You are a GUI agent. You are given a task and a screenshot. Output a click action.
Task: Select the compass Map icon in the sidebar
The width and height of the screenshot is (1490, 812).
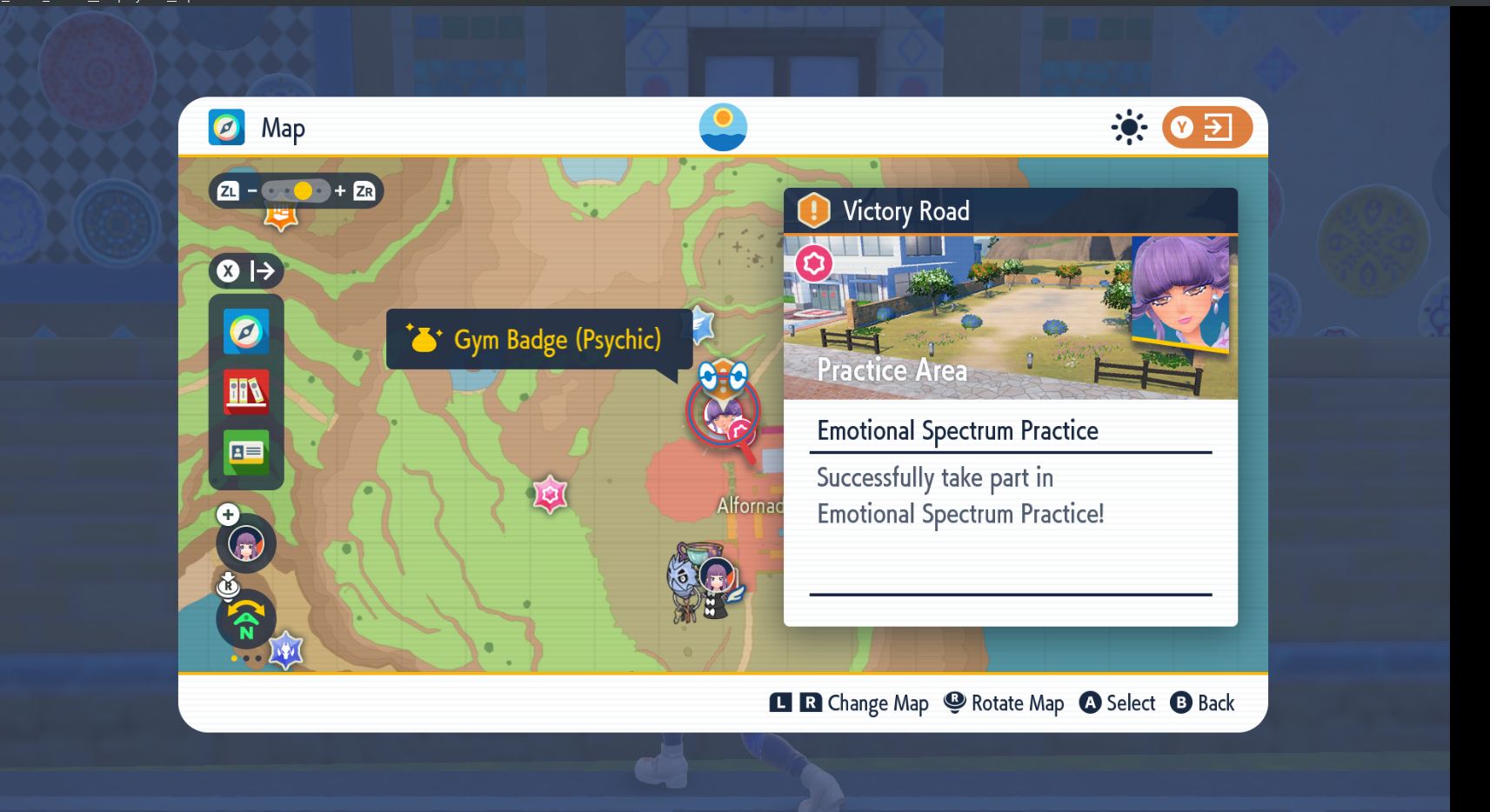click(x=246, y=331)
